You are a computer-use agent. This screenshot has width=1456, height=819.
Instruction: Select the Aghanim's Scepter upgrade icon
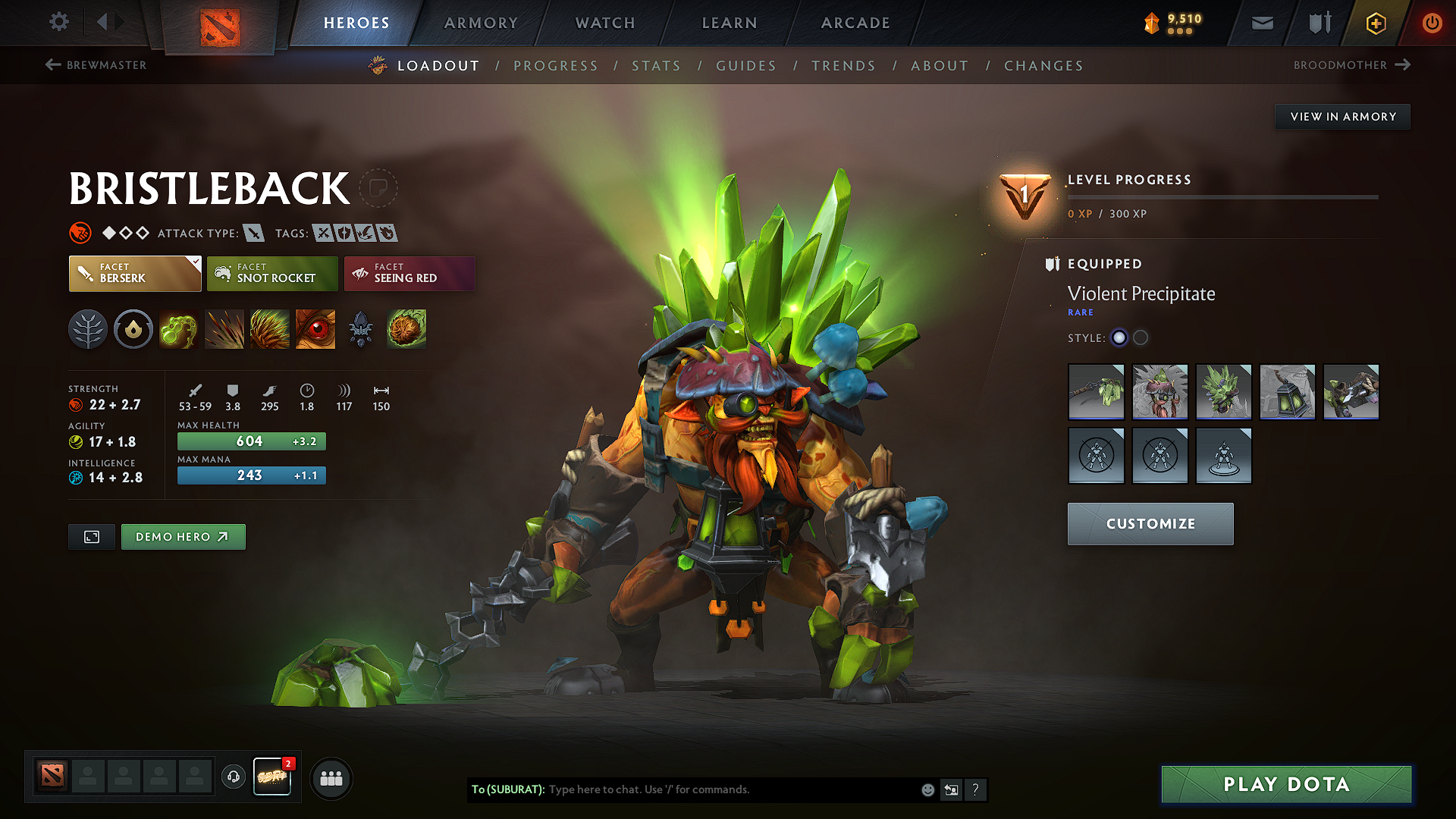point(360,329)
